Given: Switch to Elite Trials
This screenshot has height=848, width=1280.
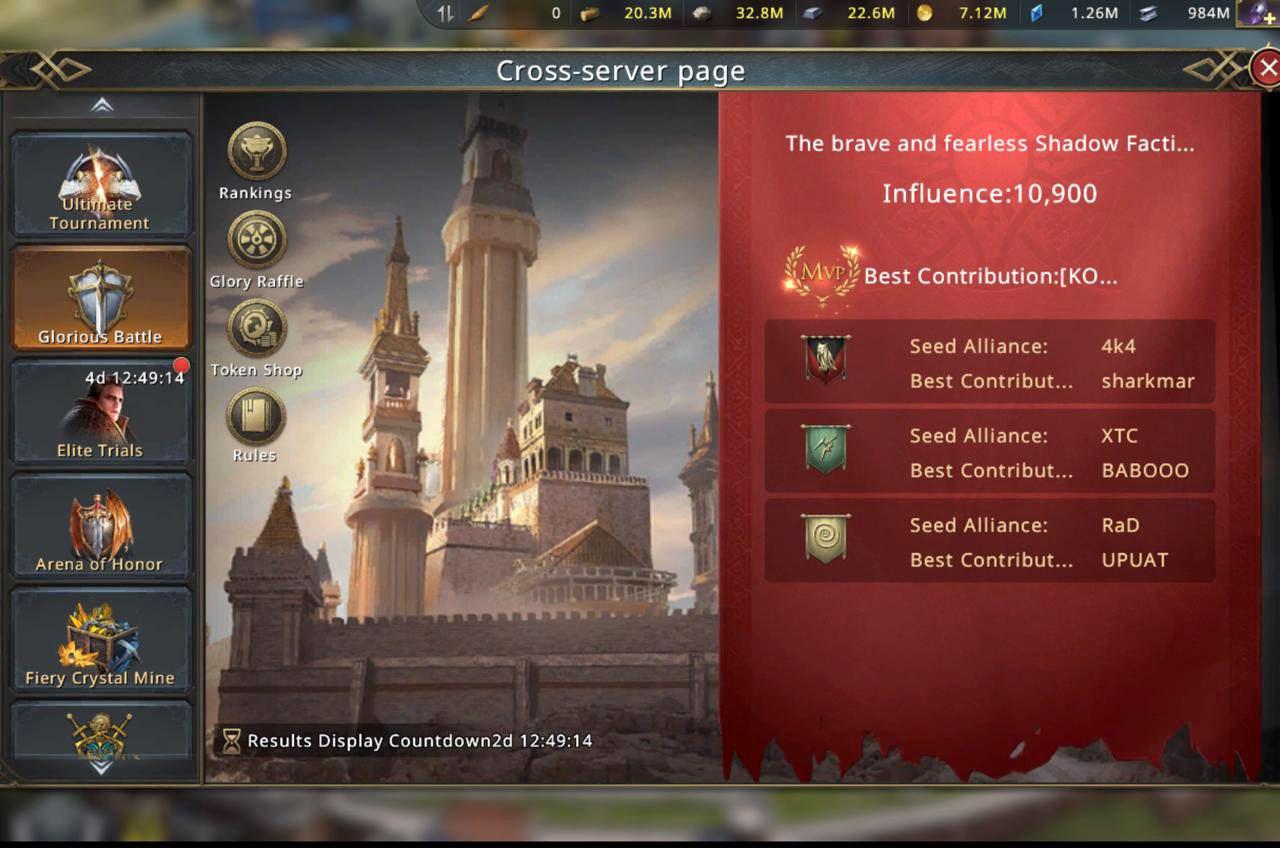Looking at the screenshot, I should point(100,413).
